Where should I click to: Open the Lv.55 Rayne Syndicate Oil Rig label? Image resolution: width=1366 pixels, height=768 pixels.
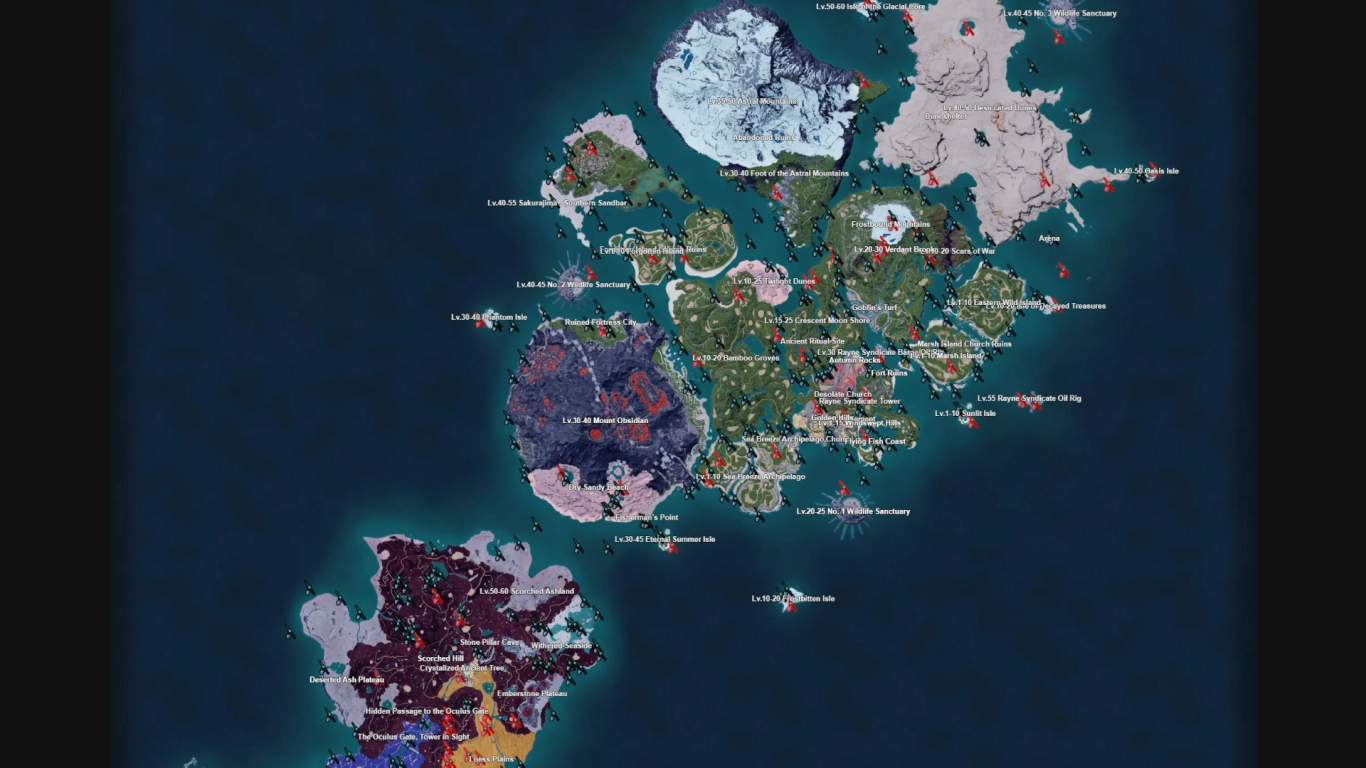pyautogui.click(x=1032, y=398)
